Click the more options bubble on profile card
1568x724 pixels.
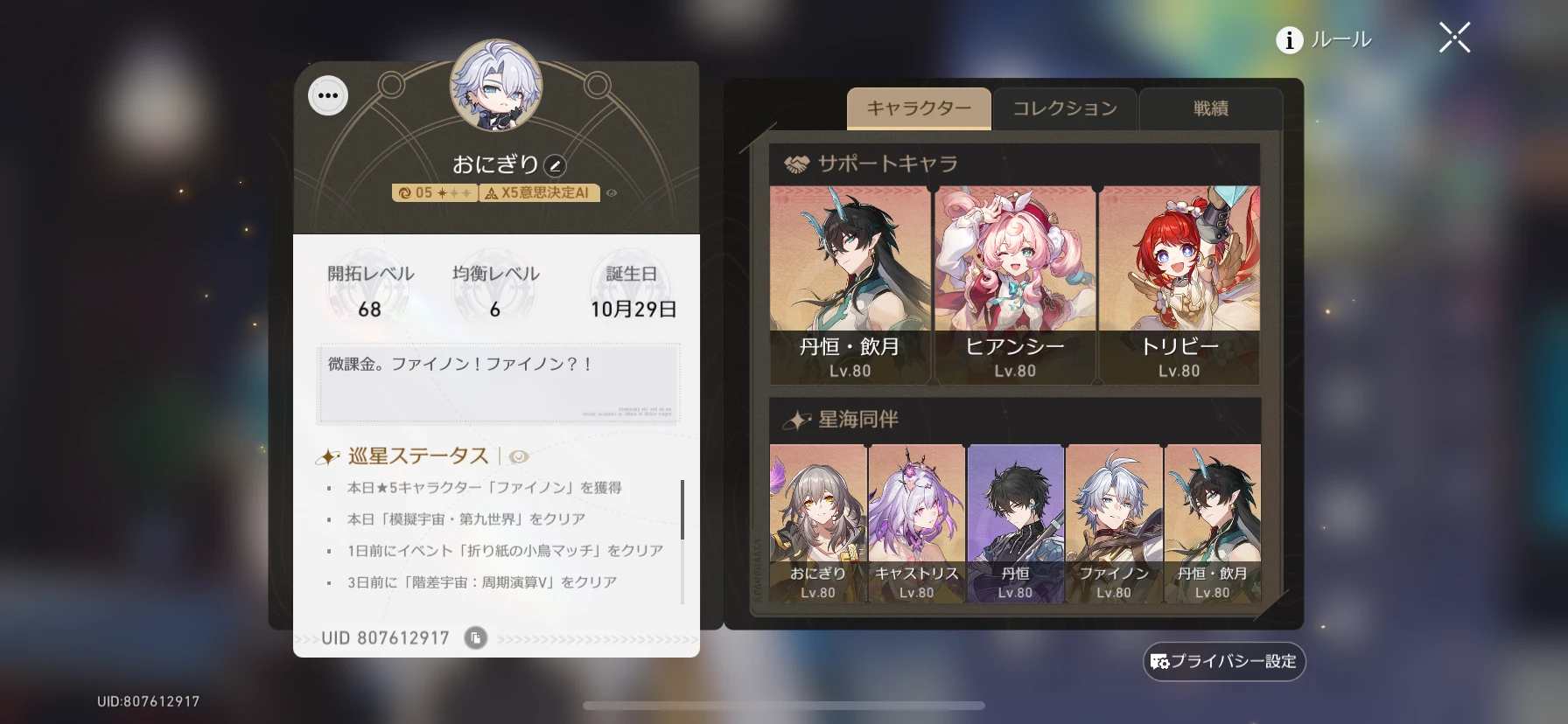click(328, 94)
